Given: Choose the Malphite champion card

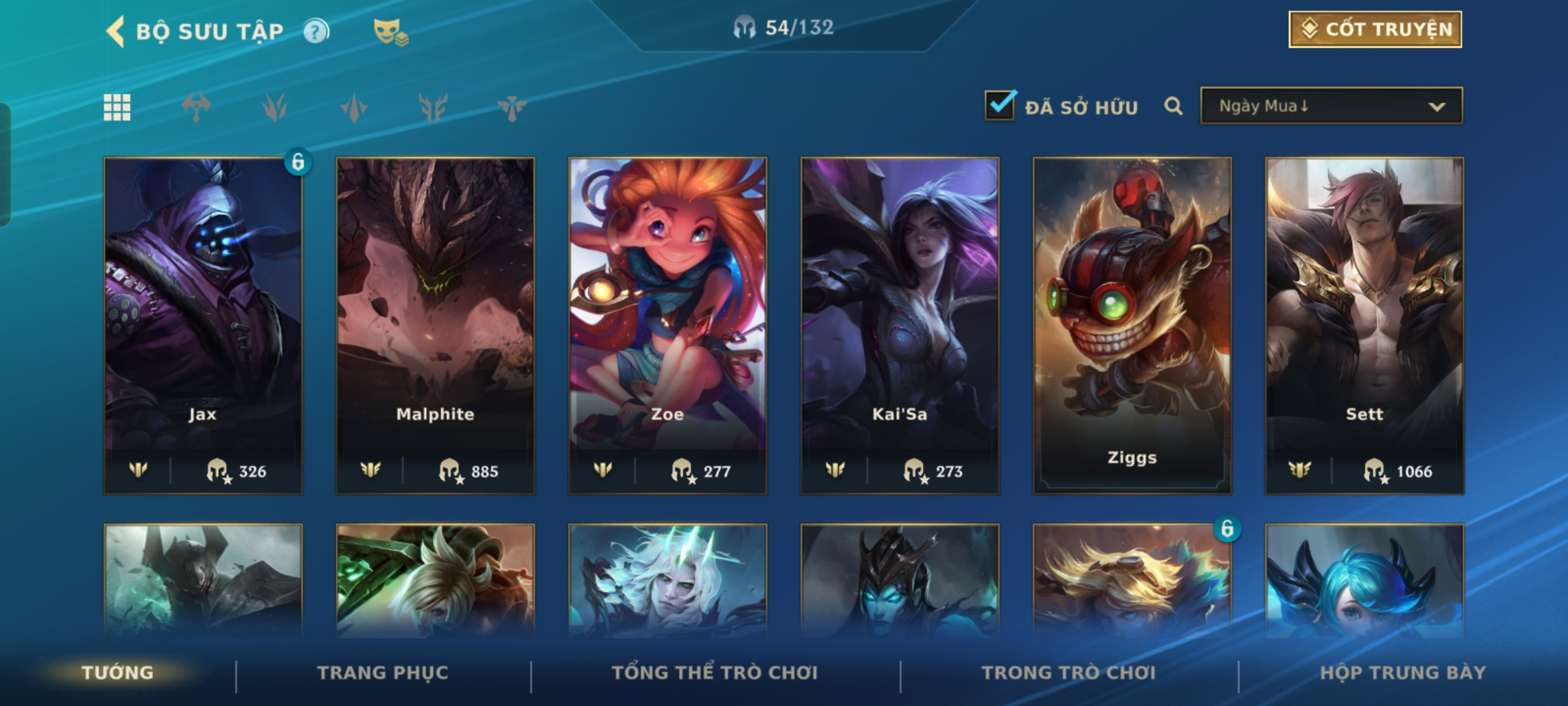Looking at the screenshot, I should (x=435, y=325).
